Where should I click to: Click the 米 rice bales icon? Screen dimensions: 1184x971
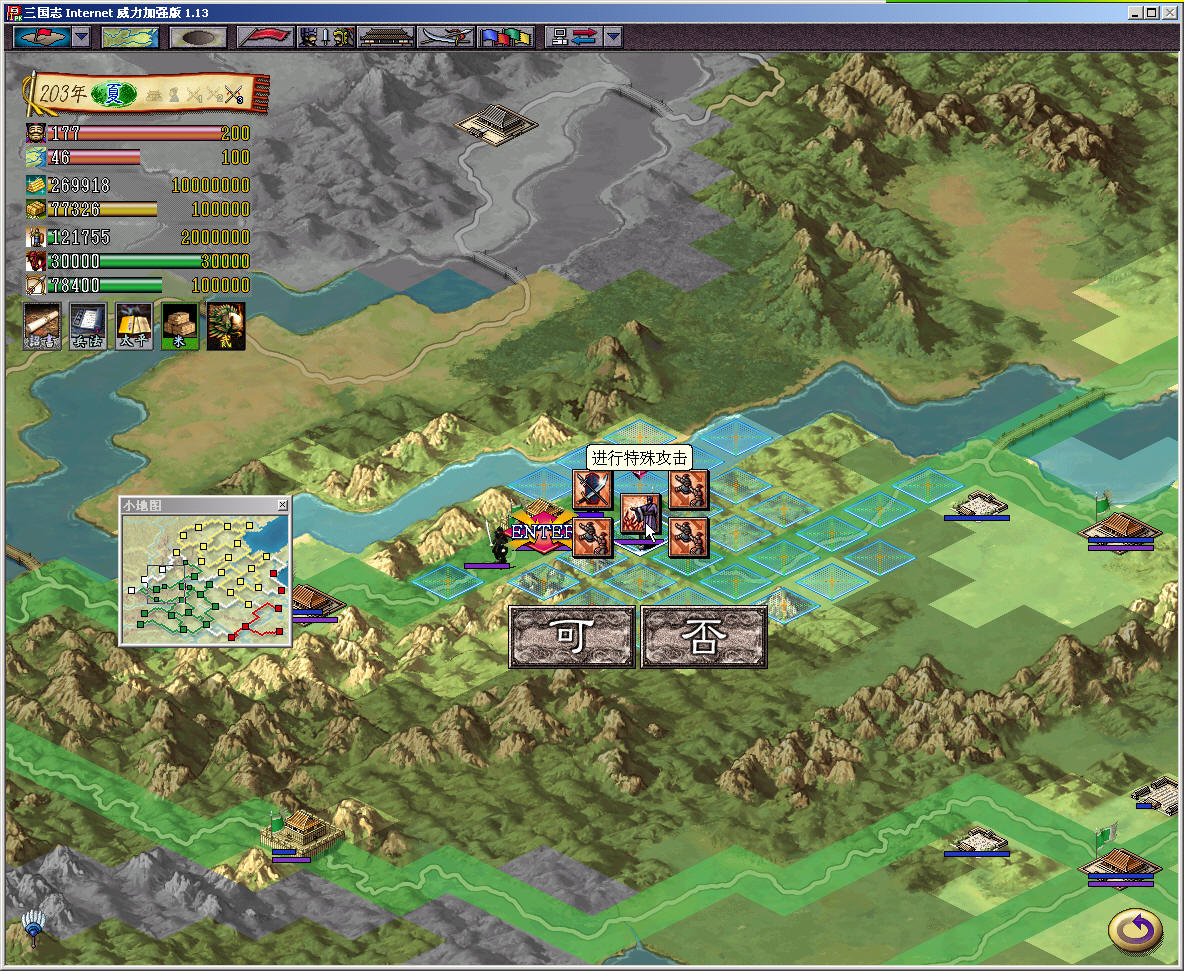pos(180,326)
